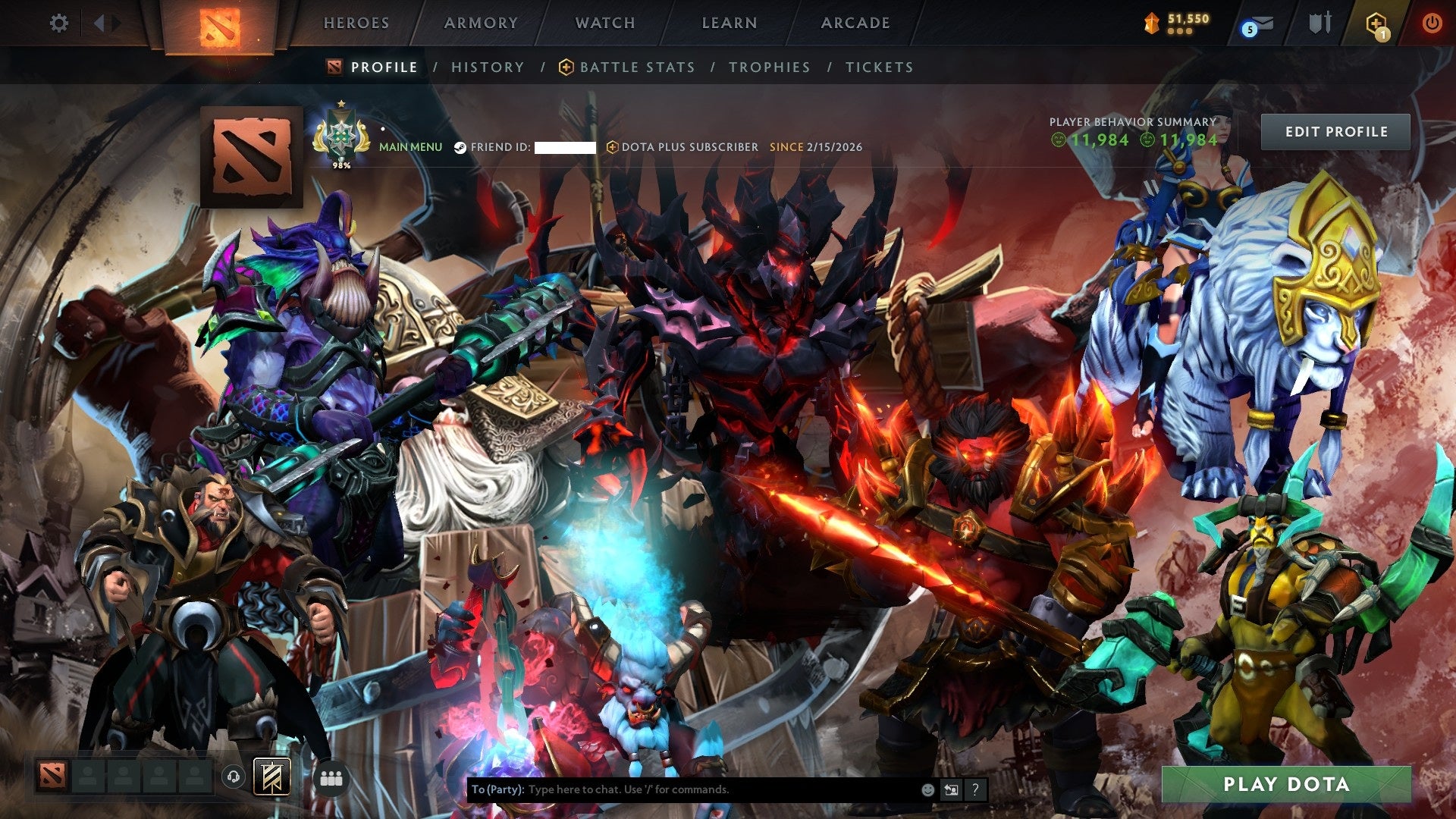This screenshot has width=1456, height=819.
Task: Switch to the Battle Stats tab
Action: coord(635,67)
